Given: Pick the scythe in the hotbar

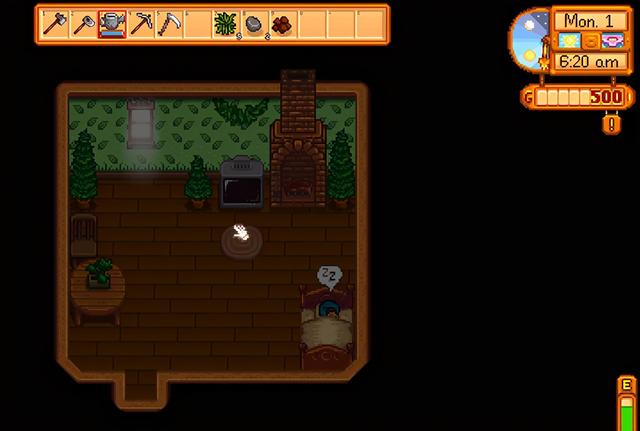Looking at the screenshot, I should pos(170,22).
